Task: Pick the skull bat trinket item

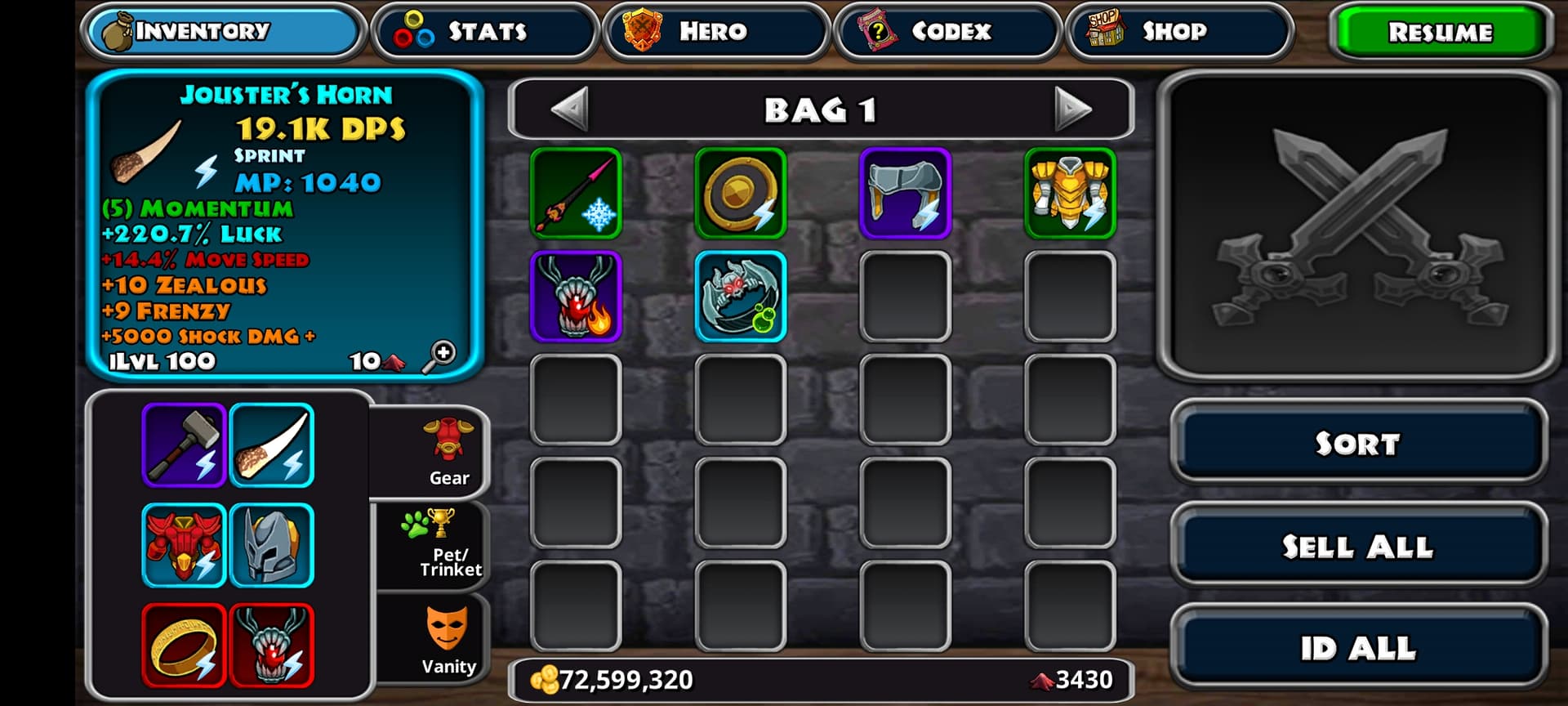Action: (741, 297)
